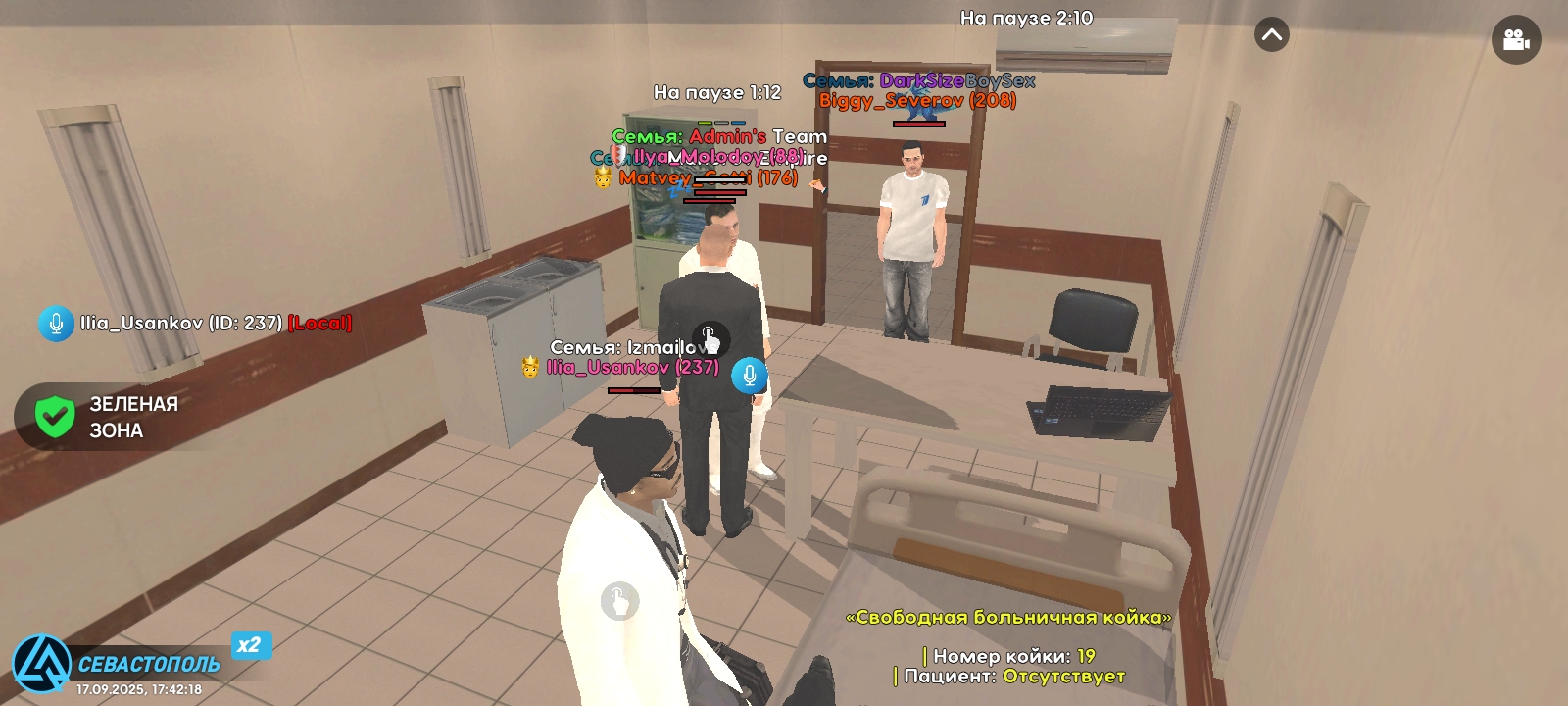Click the На паузе 2:10 pause timer

pos(1028,17)
